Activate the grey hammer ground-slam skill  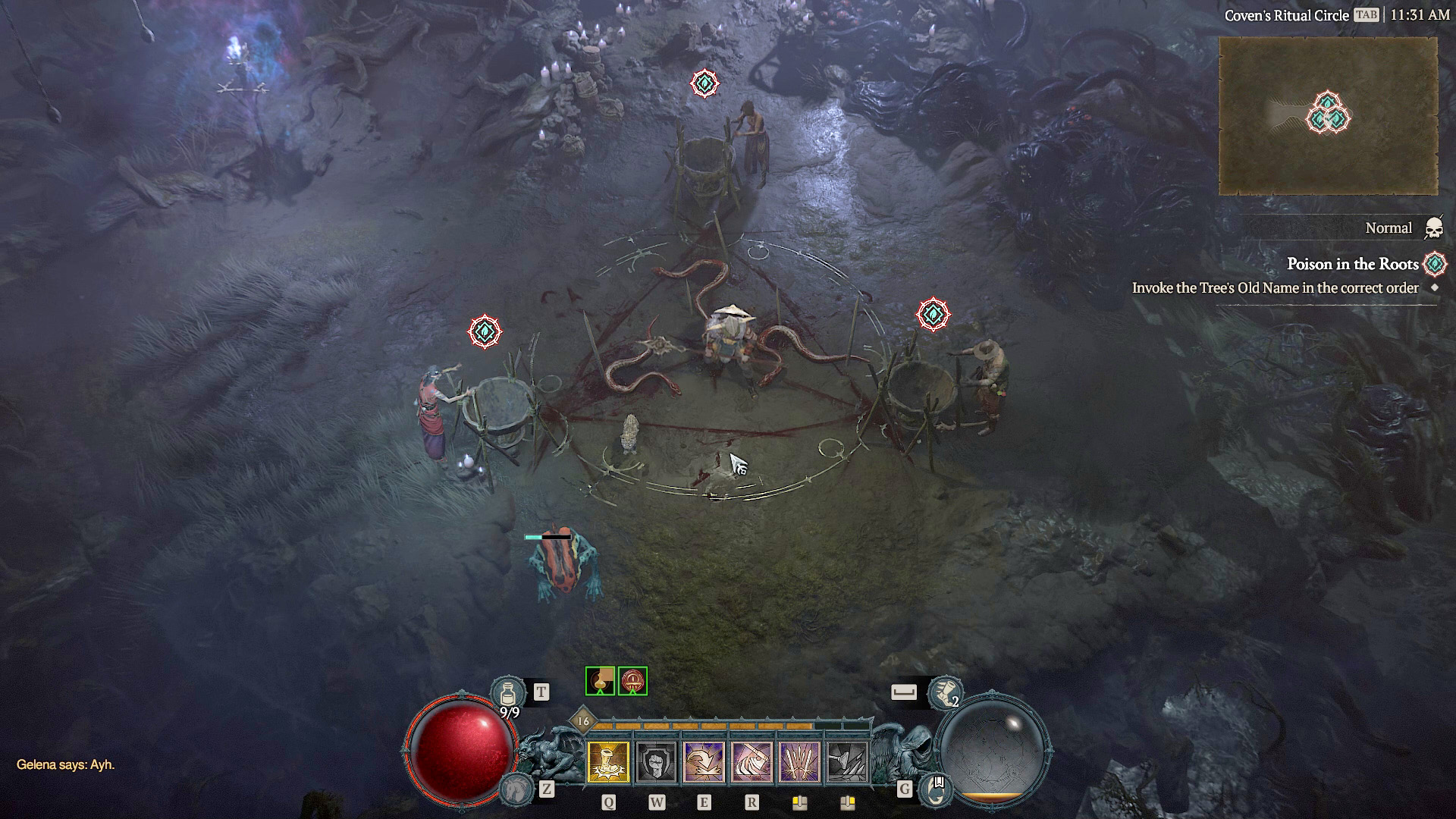(847, 761)
